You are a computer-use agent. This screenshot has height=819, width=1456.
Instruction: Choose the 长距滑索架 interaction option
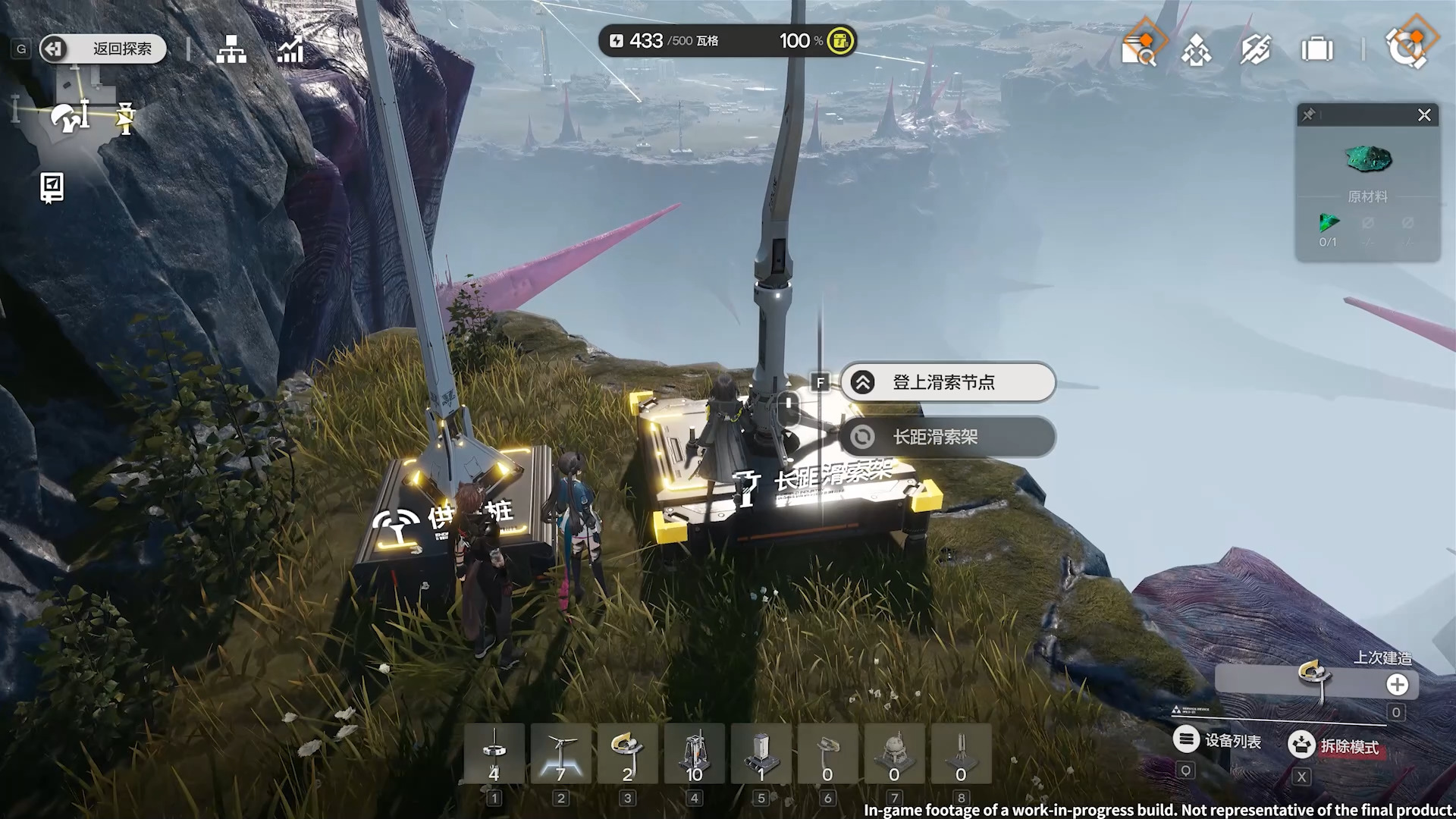(x=947, y=438)
